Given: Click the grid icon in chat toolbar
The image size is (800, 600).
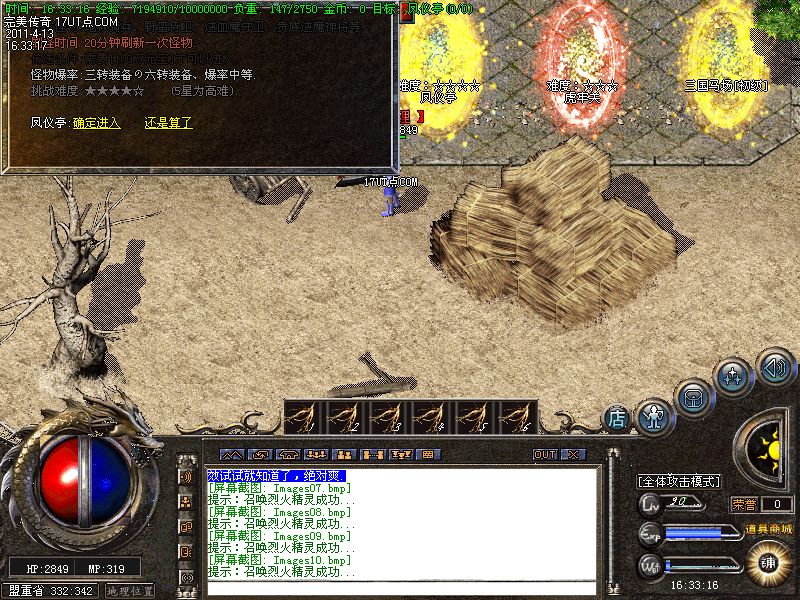Looking at the screenshot, I should 427,454.
